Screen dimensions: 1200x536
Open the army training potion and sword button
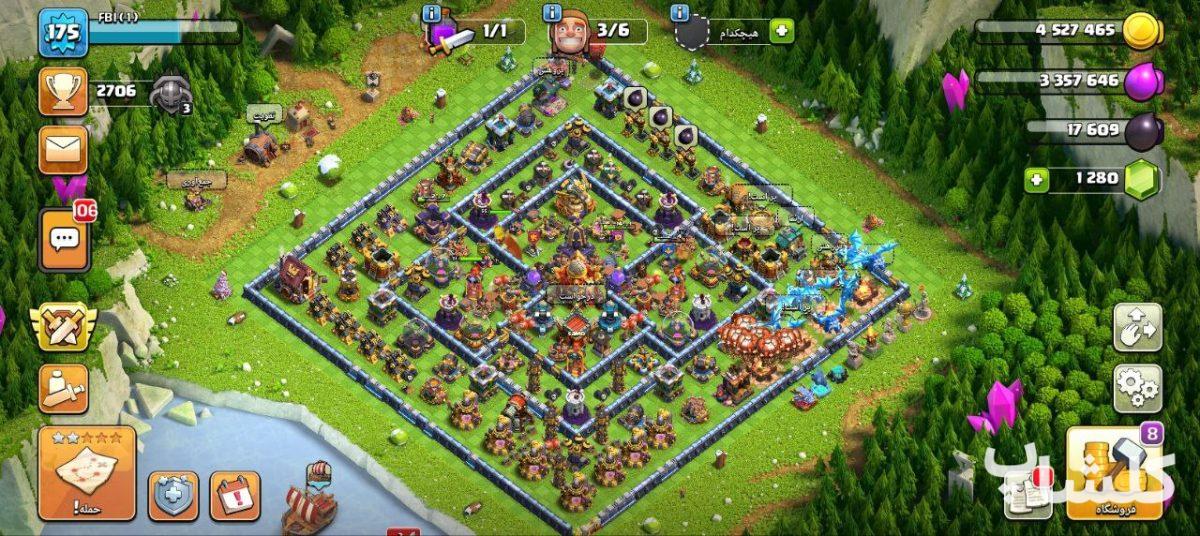[64, 389]
